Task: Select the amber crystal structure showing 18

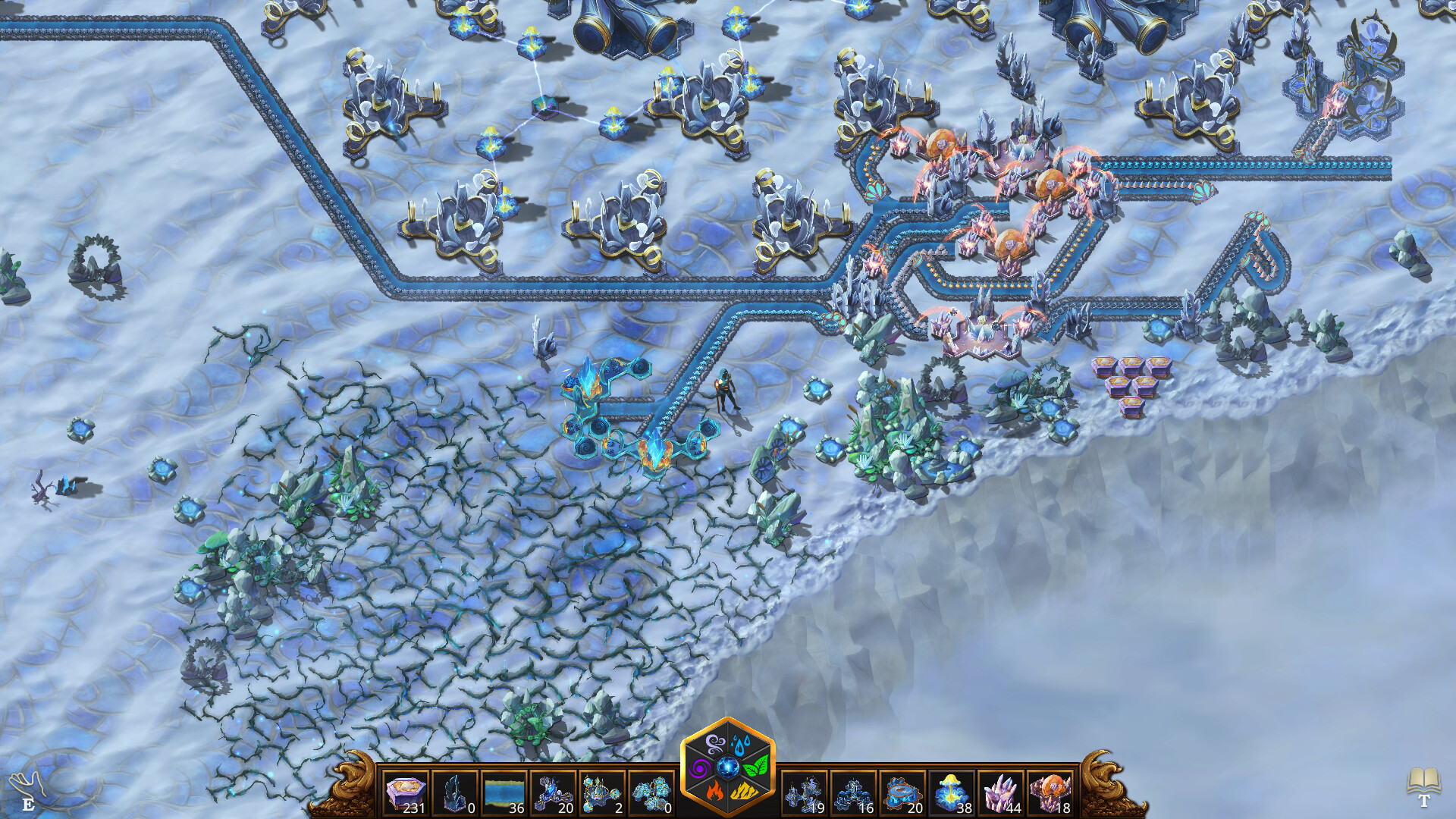Action: tap(1050, 792)
